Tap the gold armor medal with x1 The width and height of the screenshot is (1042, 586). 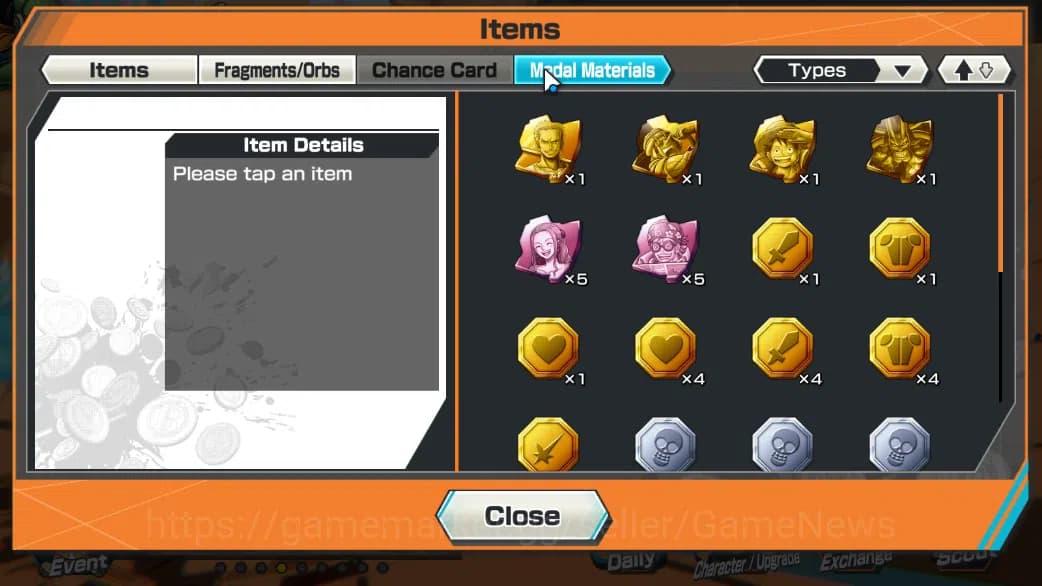(x=899, y=248)
